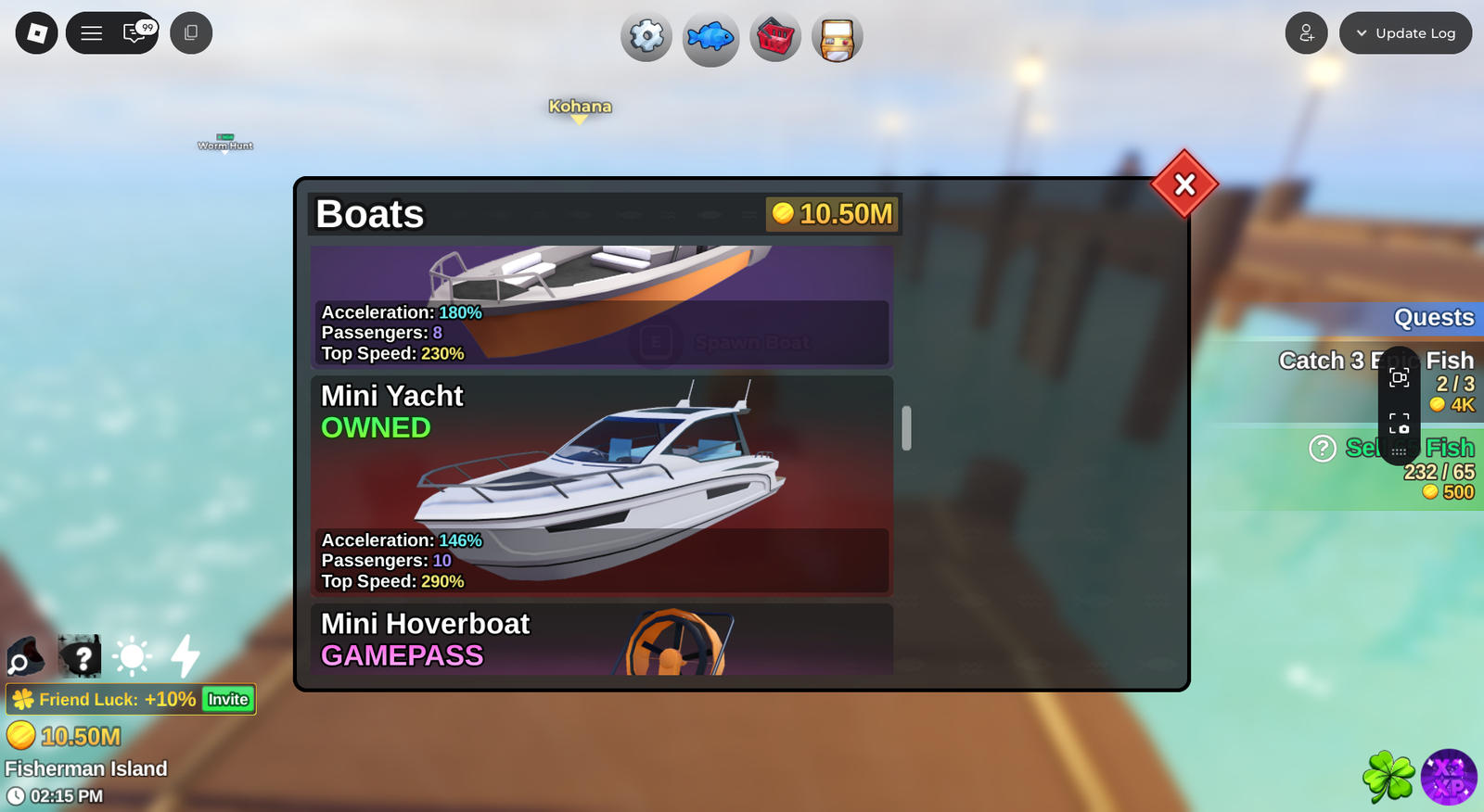Open the Roblox chat with 99 notifications
Viewport: 1484px width, 812px height.
(x=136, y=33)
